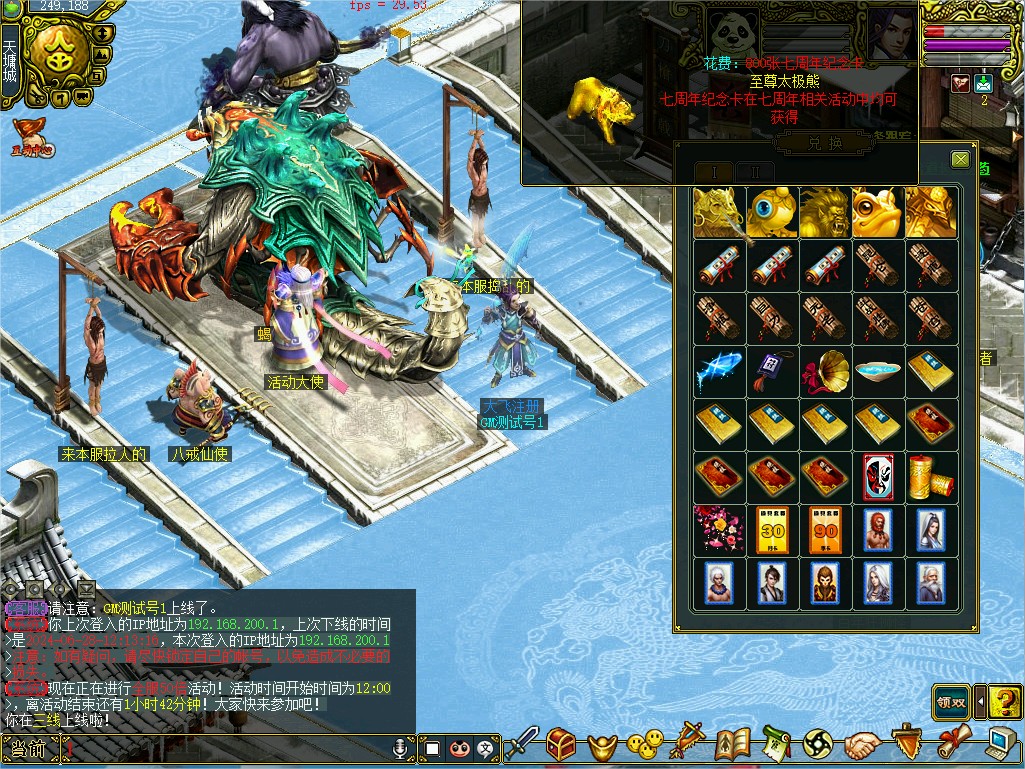Viewport: 1025px width, 769px height.
Task: Choose the orange 30 month card
Action: [x=771, y=531]
